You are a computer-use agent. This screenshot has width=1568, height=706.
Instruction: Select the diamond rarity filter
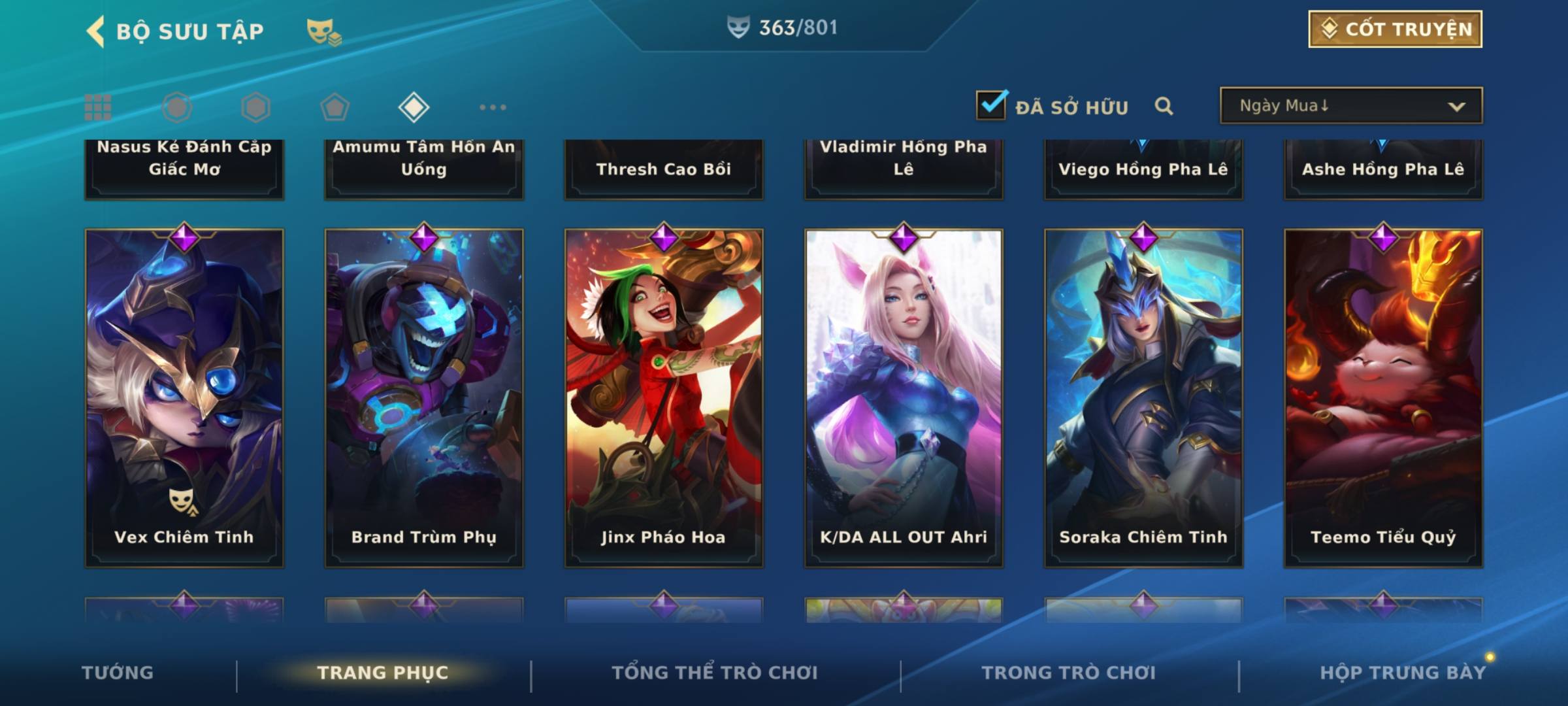coord(414,107)
